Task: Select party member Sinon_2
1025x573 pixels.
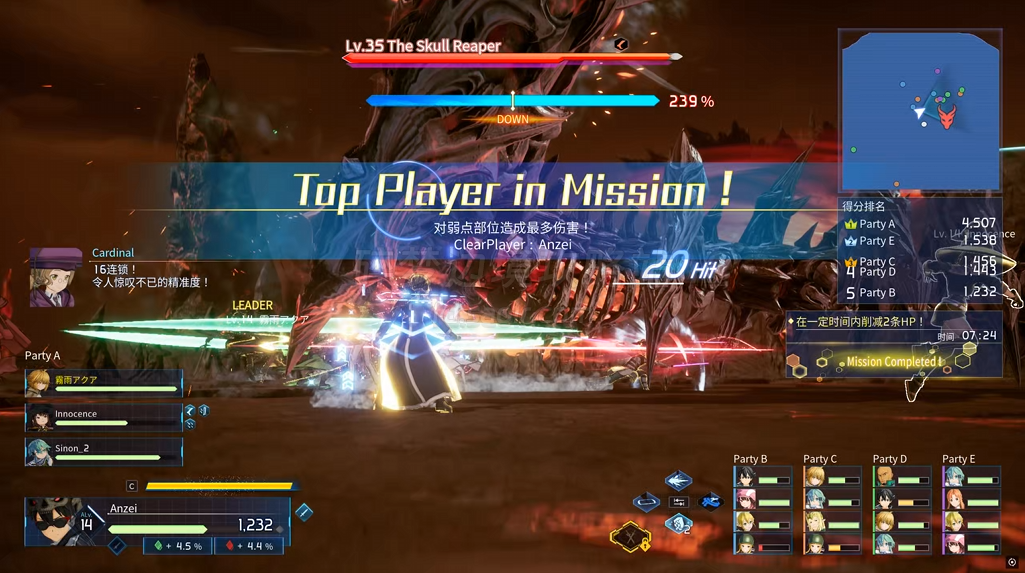Action: click(104, 452)
